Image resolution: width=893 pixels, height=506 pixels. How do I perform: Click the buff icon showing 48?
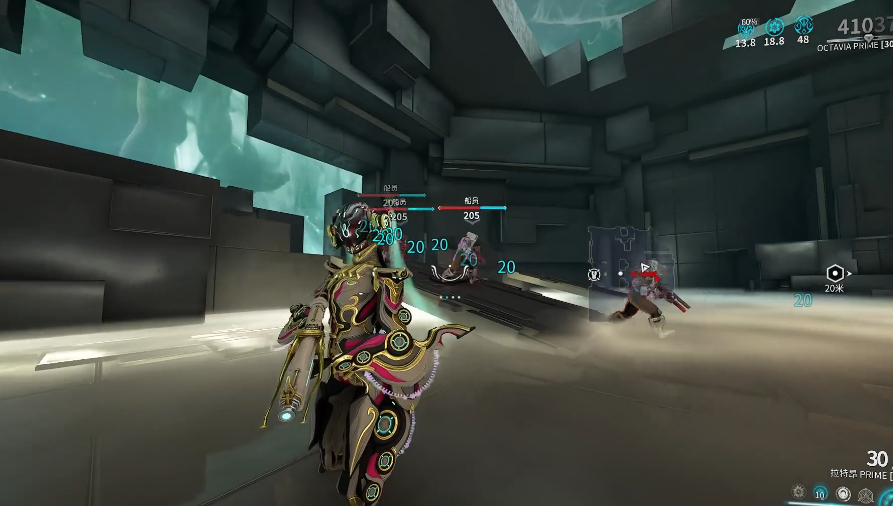(804, 27)
